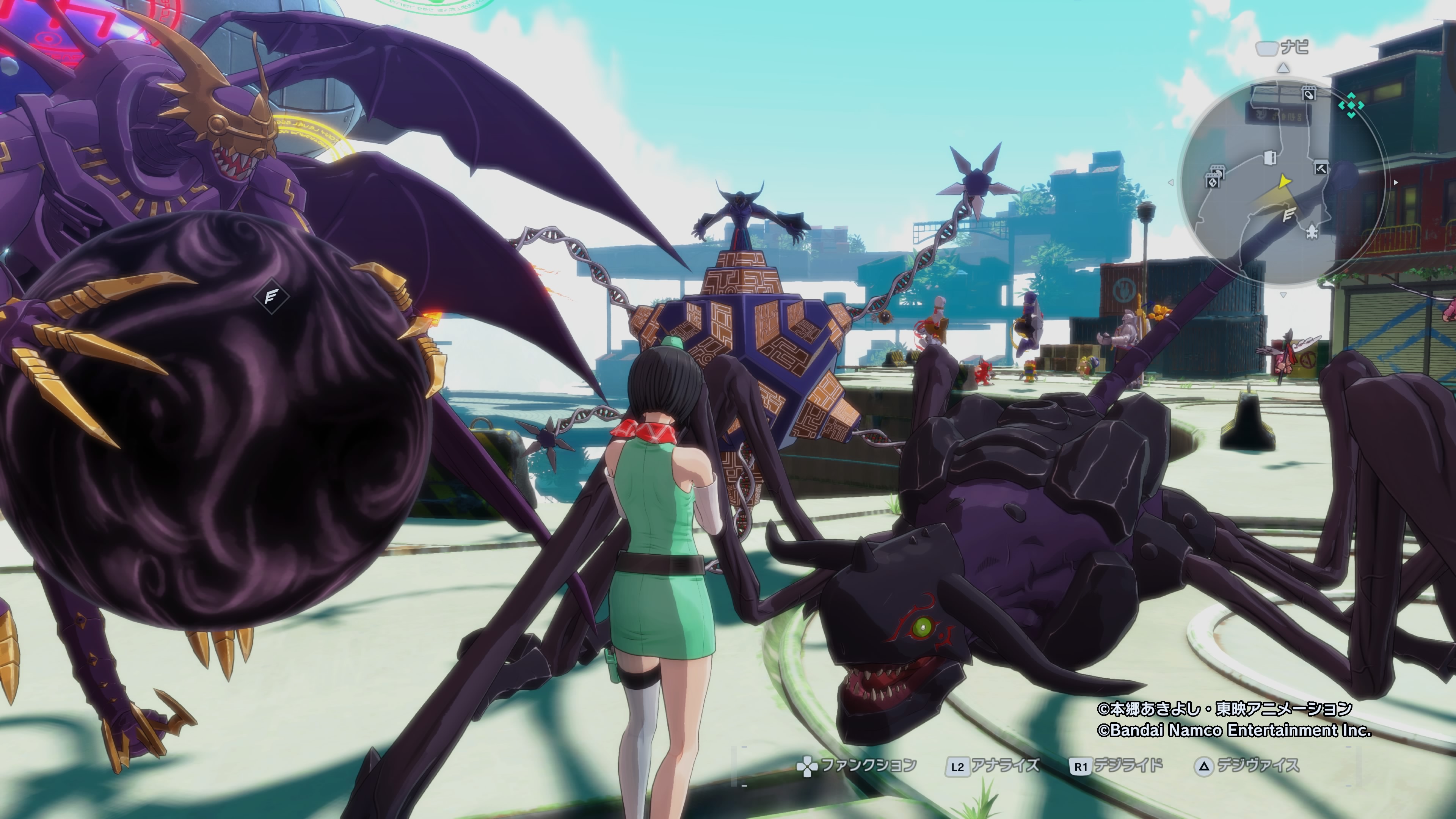1456x819 pixels.
Task: Click the F diamond marker over the scene
Action: 271,296
